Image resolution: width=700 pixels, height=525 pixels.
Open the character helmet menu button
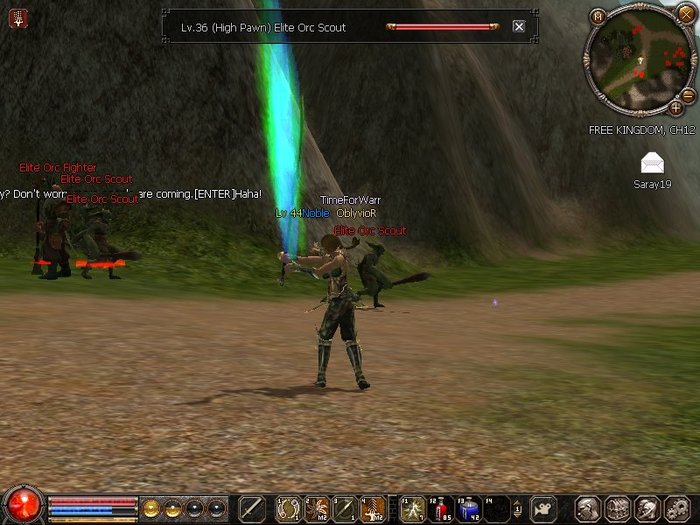coord(589,508)
